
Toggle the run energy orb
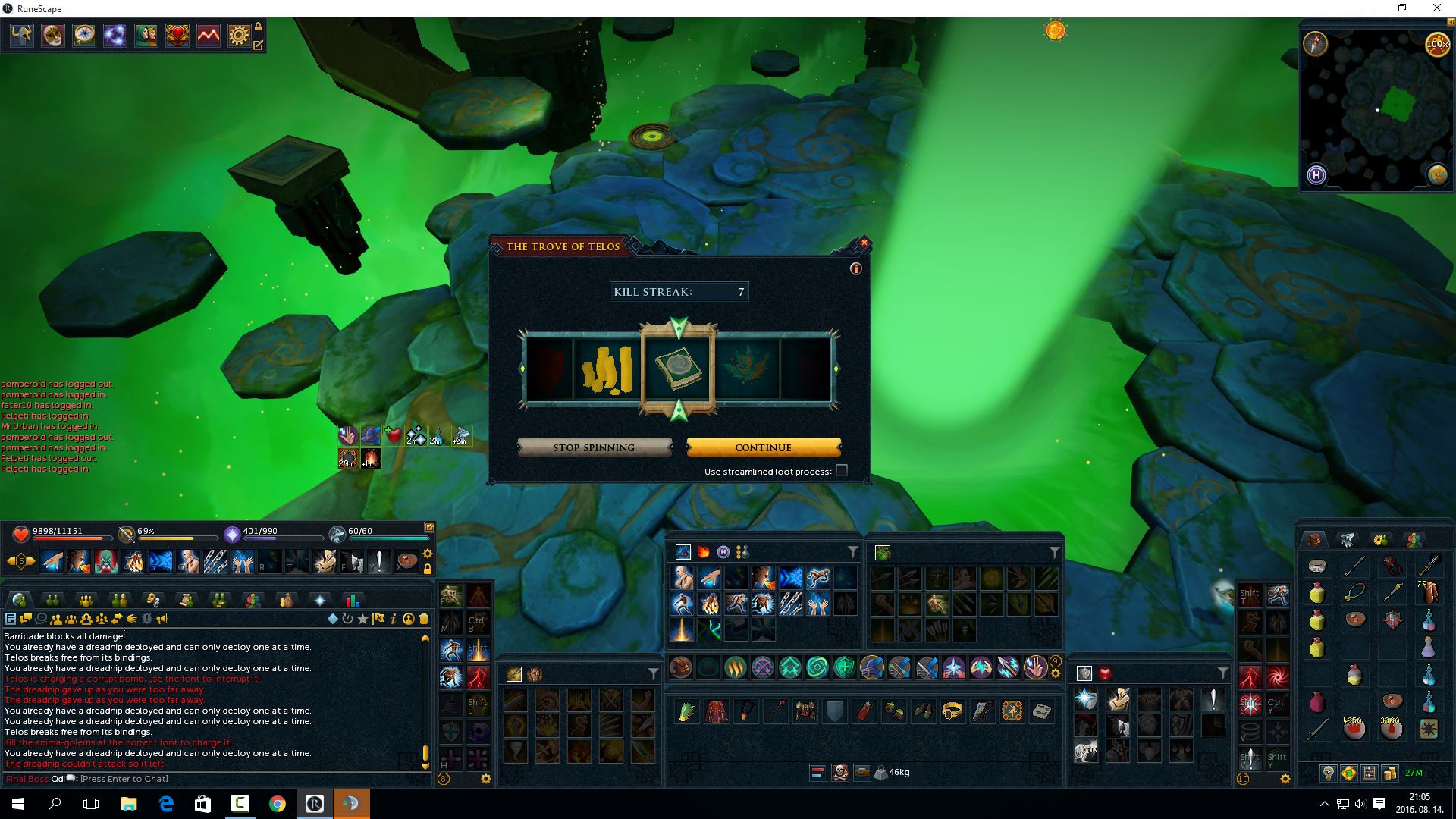tap(1437, 44)
